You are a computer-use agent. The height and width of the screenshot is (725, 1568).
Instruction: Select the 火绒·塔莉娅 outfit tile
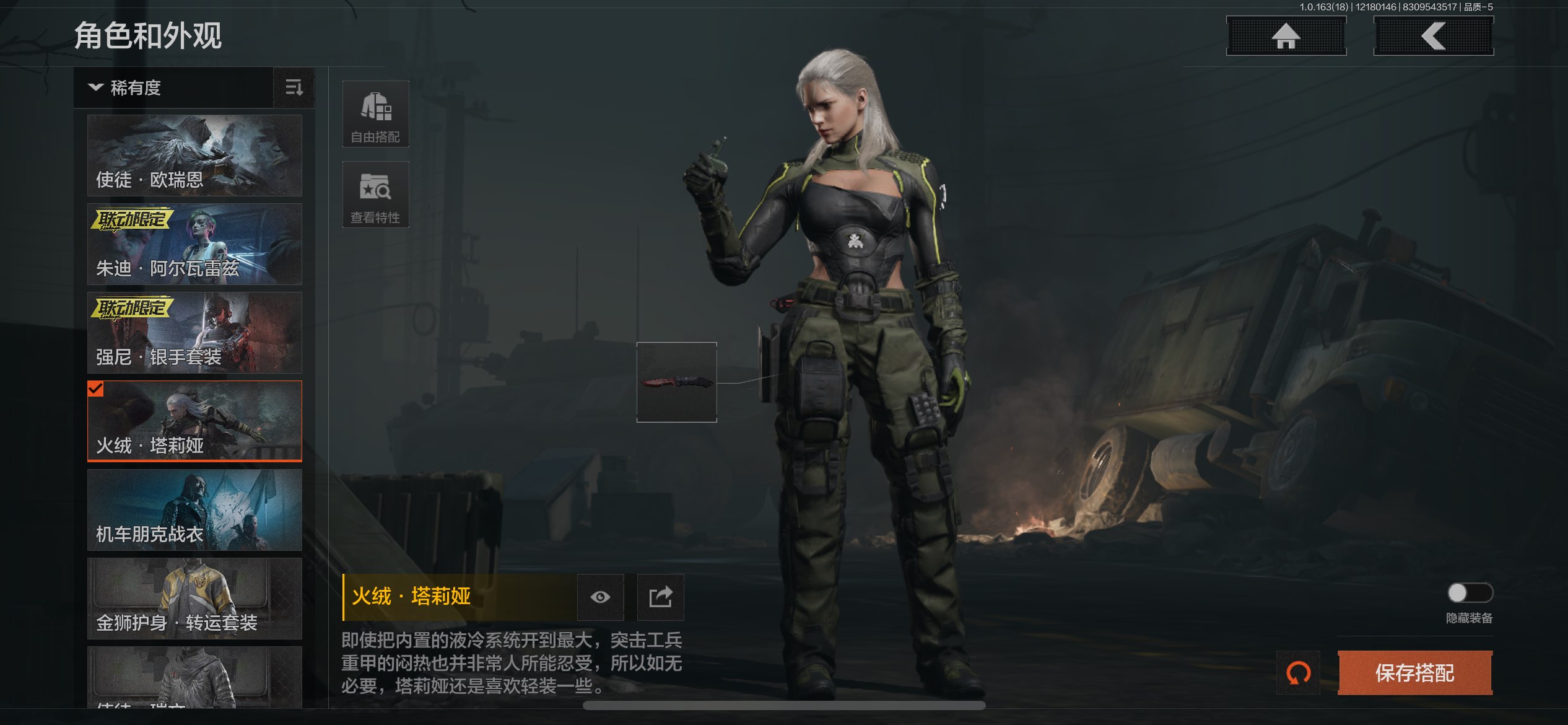(194, 421)
